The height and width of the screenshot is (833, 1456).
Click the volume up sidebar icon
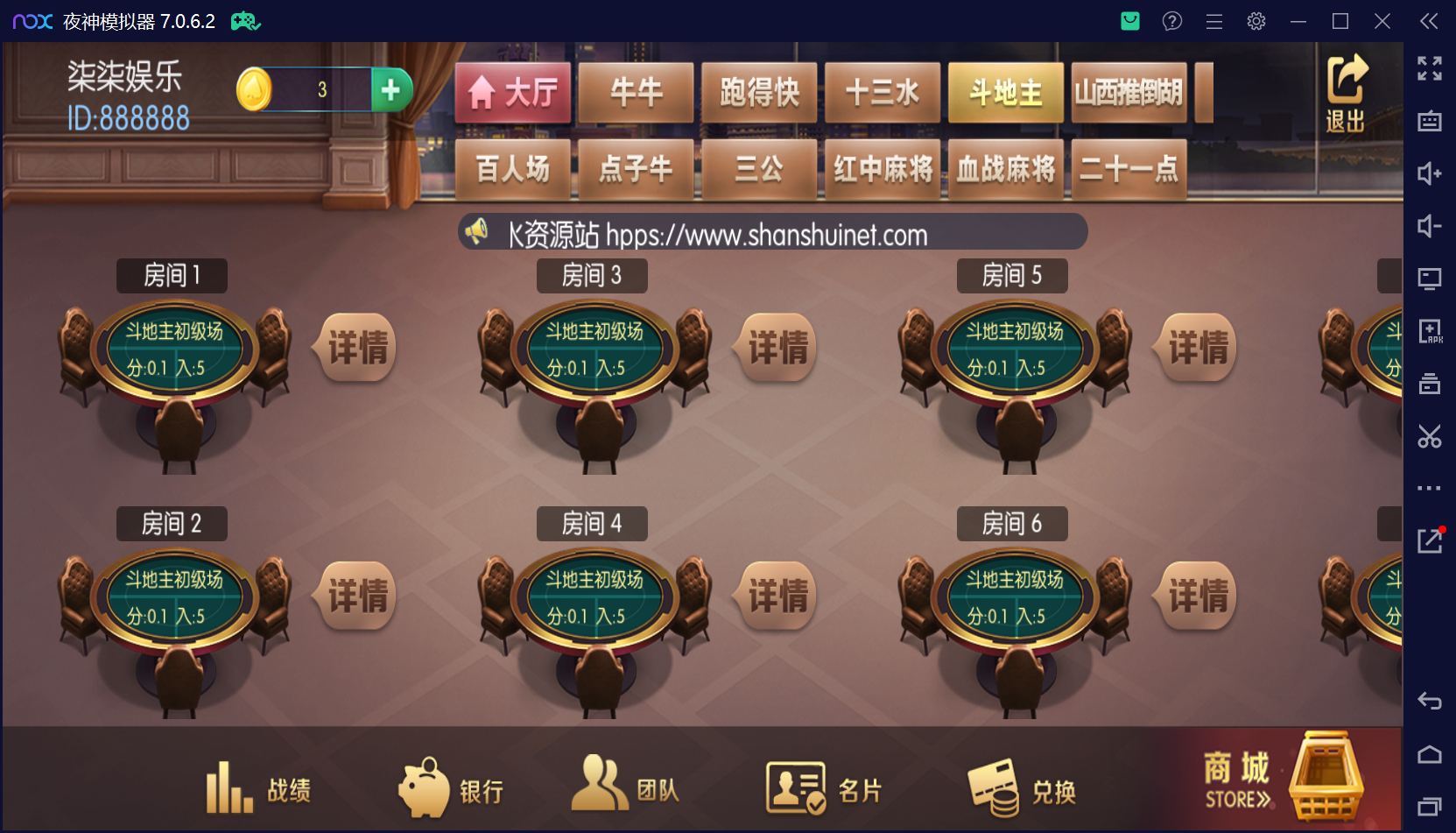[1429, 173]
